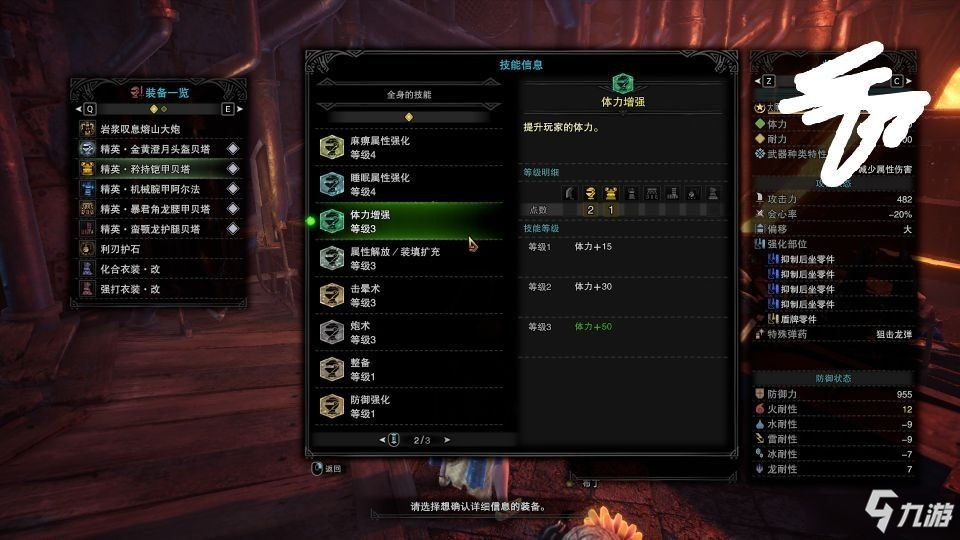Choose the 精英·金黄澄月头盔贝塔 helmet entry
This screenshot has width=960, height=540.
(x=158, y=149)
